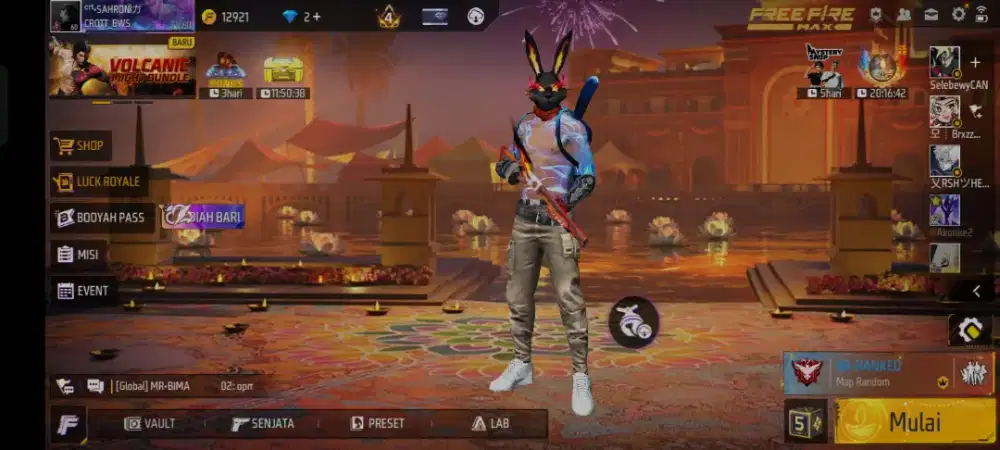Select friend SelebewyCAN in the list
Screen dimensions: 1000x450
coord(945,63)
